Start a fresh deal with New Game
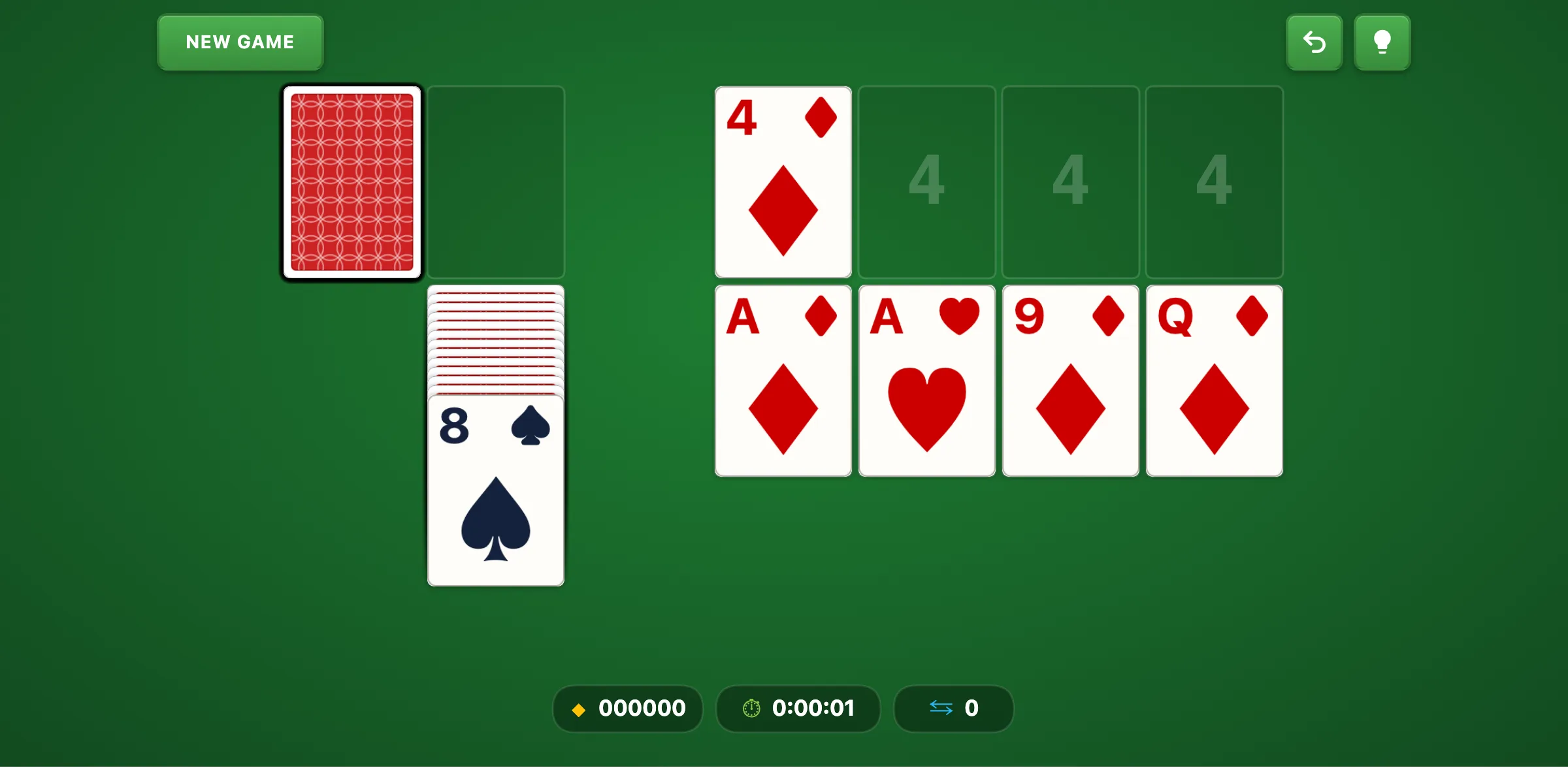The width and height of the screenshot is (1568, 768). (x=240, y=42)
